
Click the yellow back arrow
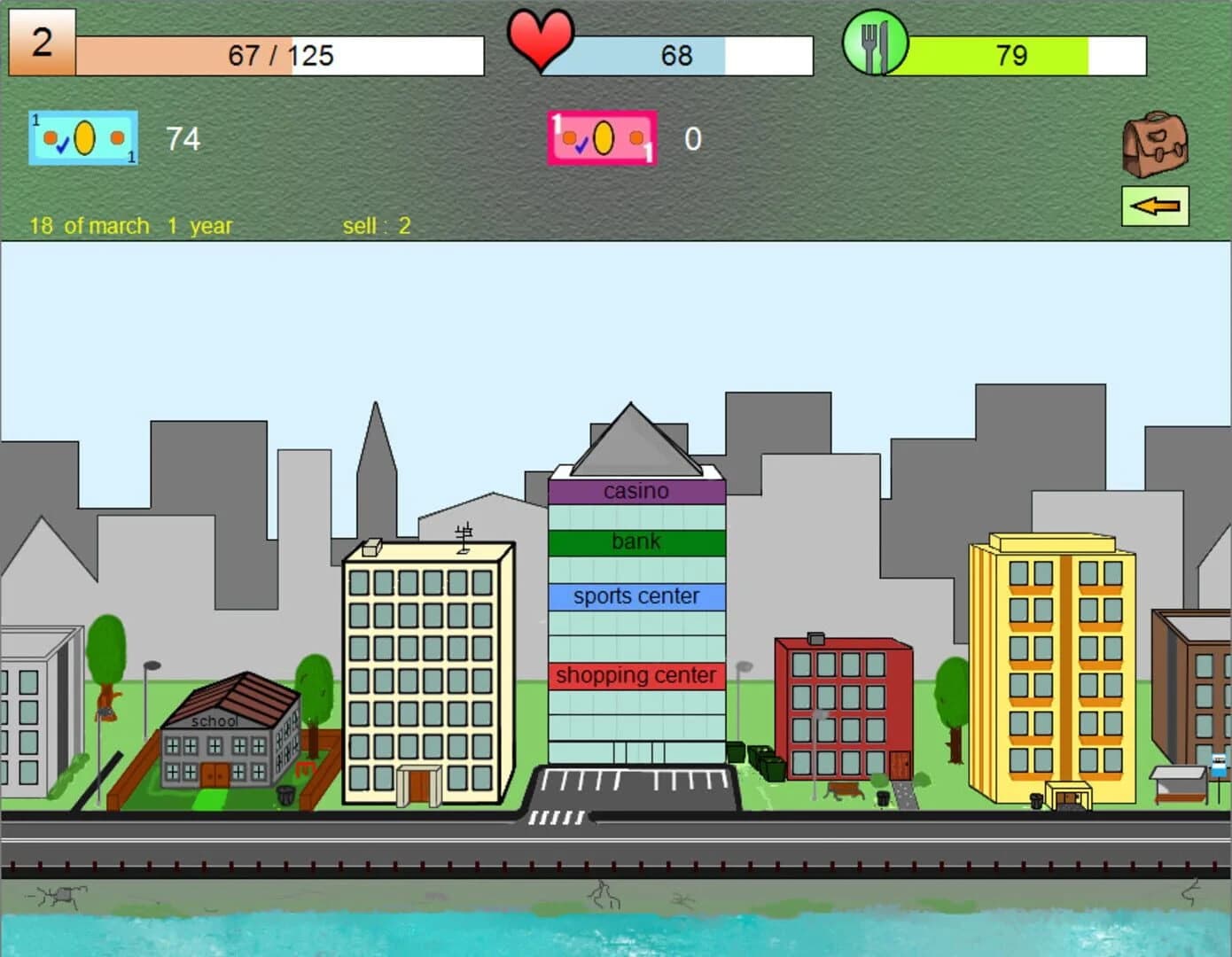pos(1155,205)
